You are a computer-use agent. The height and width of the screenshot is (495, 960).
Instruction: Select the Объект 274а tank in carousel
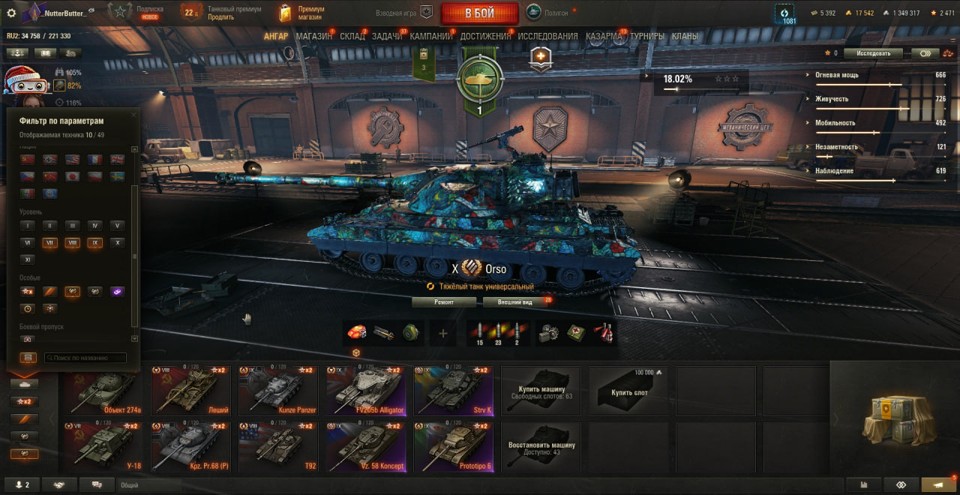102,391
